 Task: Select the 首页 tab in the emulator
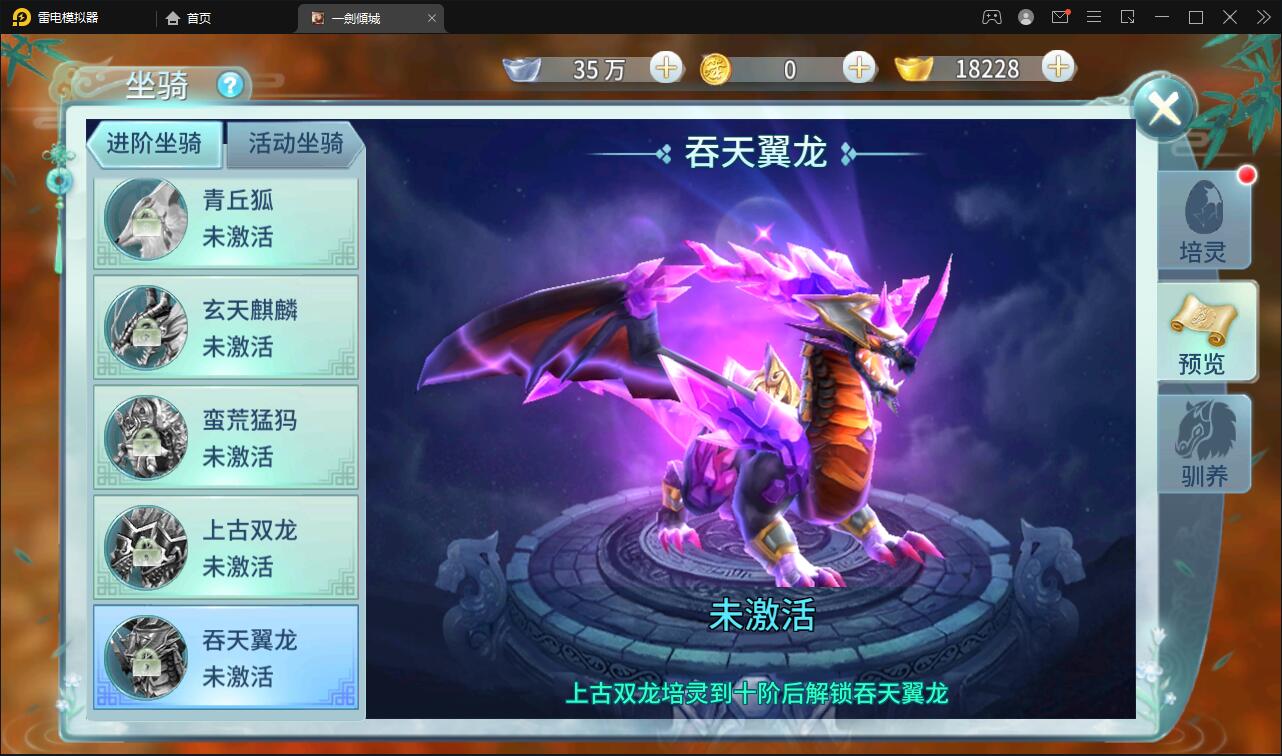pos(188,17)
